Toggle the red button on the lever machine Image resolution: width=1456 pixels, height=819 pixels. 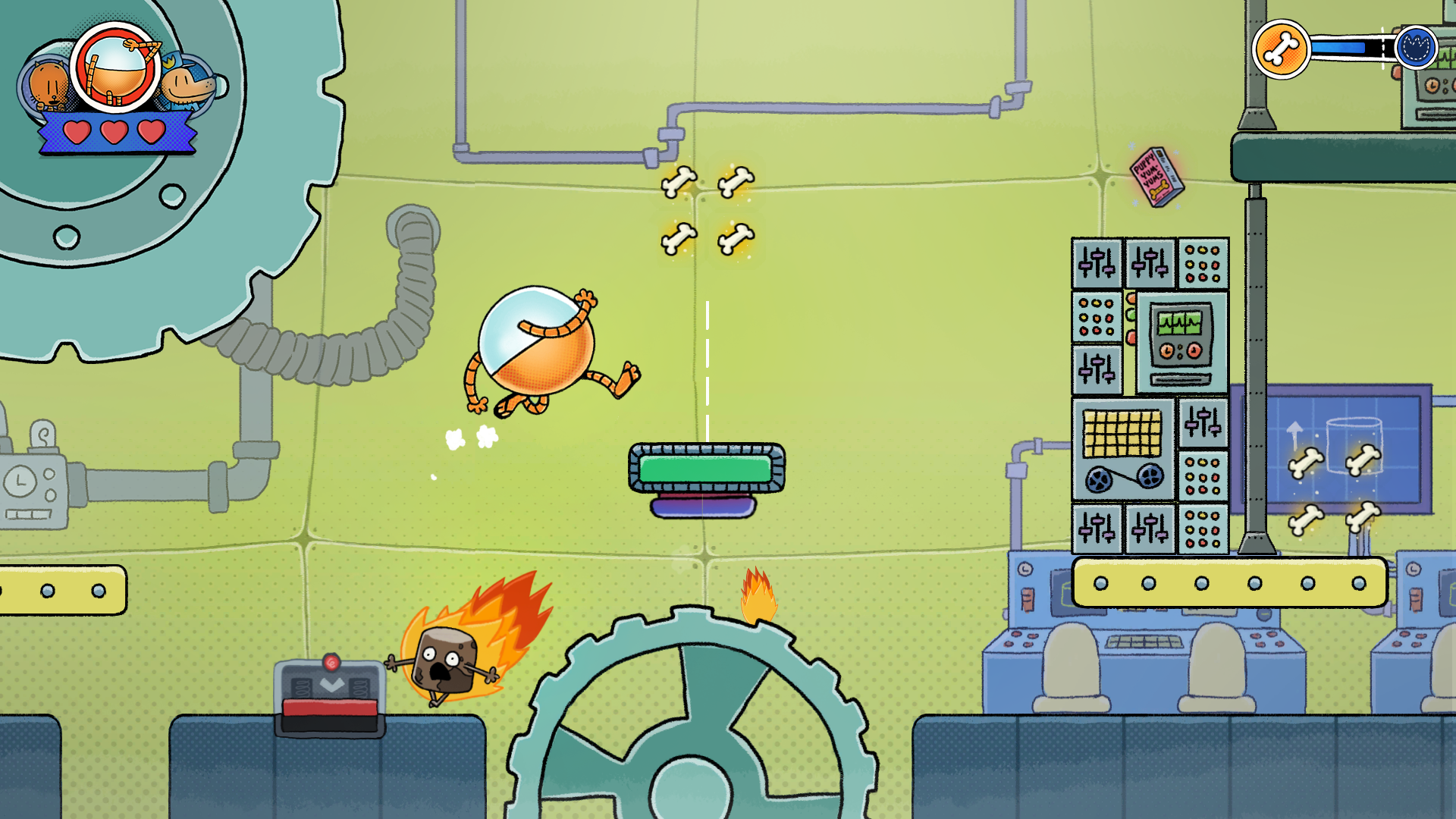point(331,663)
